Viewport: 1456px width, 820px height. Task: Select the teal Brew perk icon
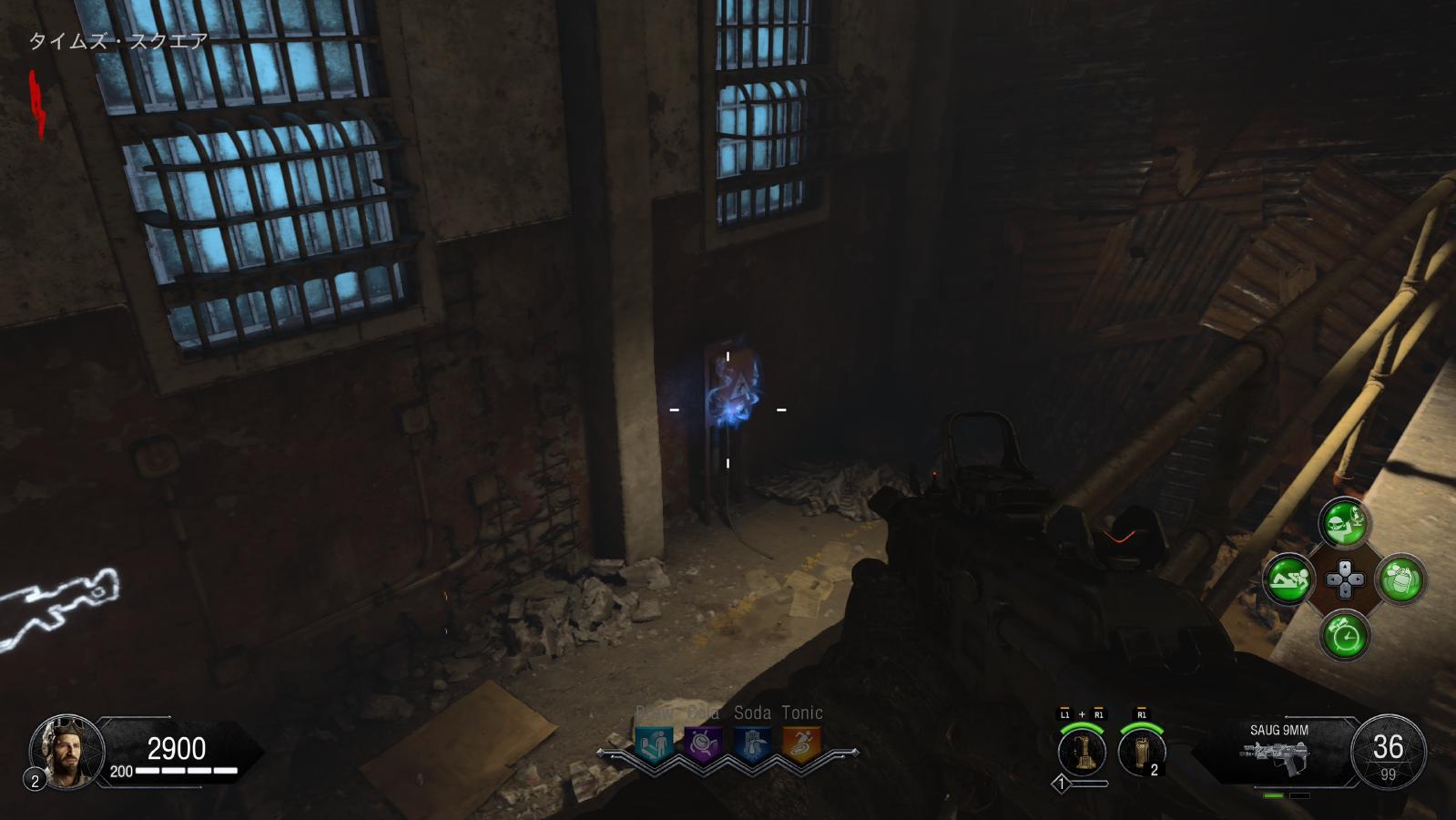click(654, 744)
